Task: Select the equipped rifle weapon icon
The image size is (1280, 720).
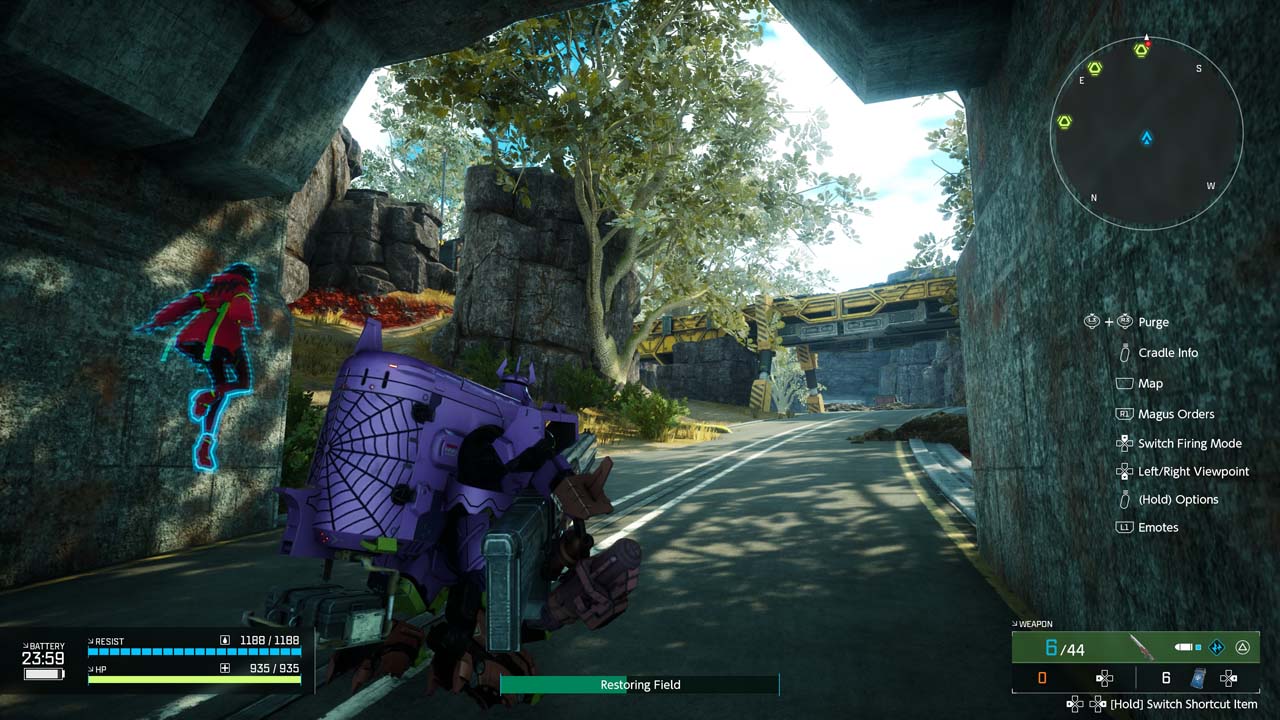Action: tap(1140, 648)
